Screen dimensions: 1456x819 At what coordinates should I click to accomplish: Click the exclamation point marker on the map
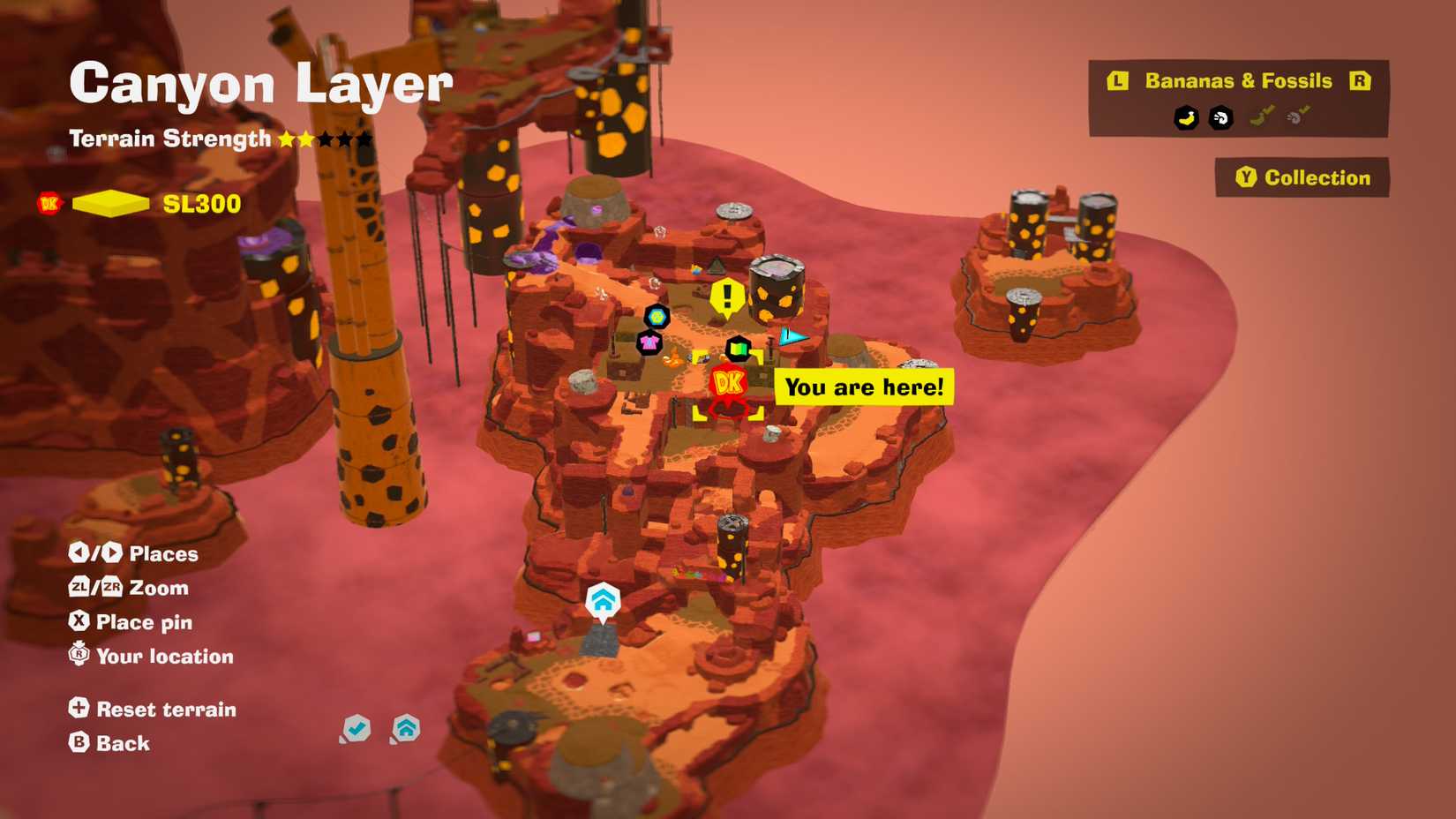[x=726, y=297]
